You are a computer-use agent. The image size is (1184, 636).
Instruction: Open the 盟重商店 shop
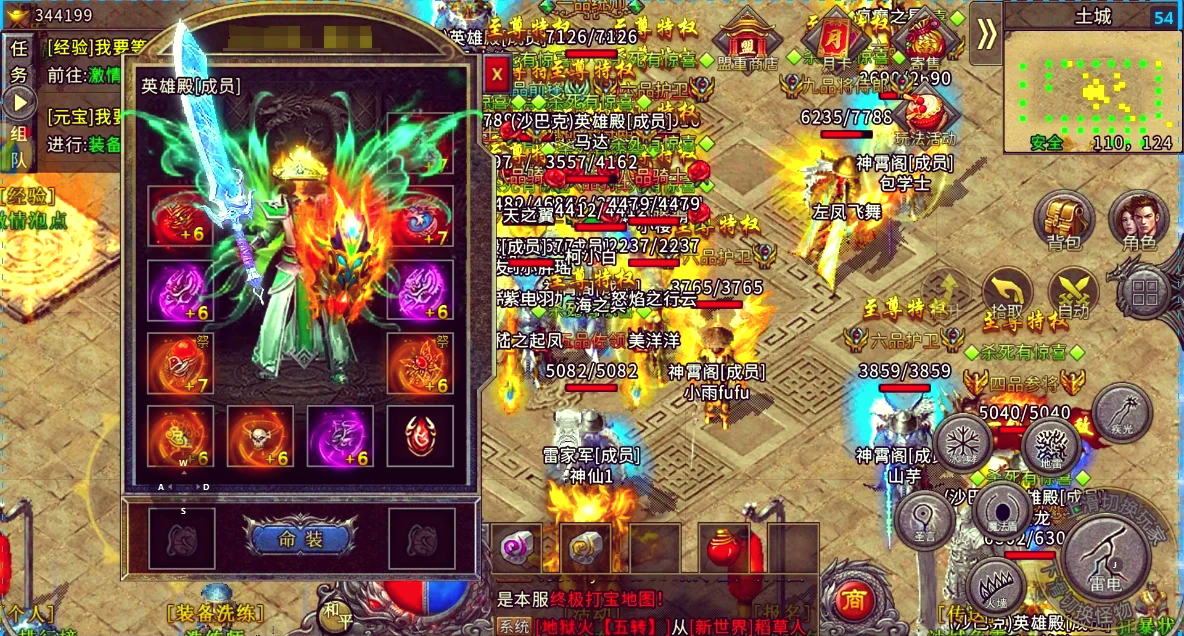point(746,44)
